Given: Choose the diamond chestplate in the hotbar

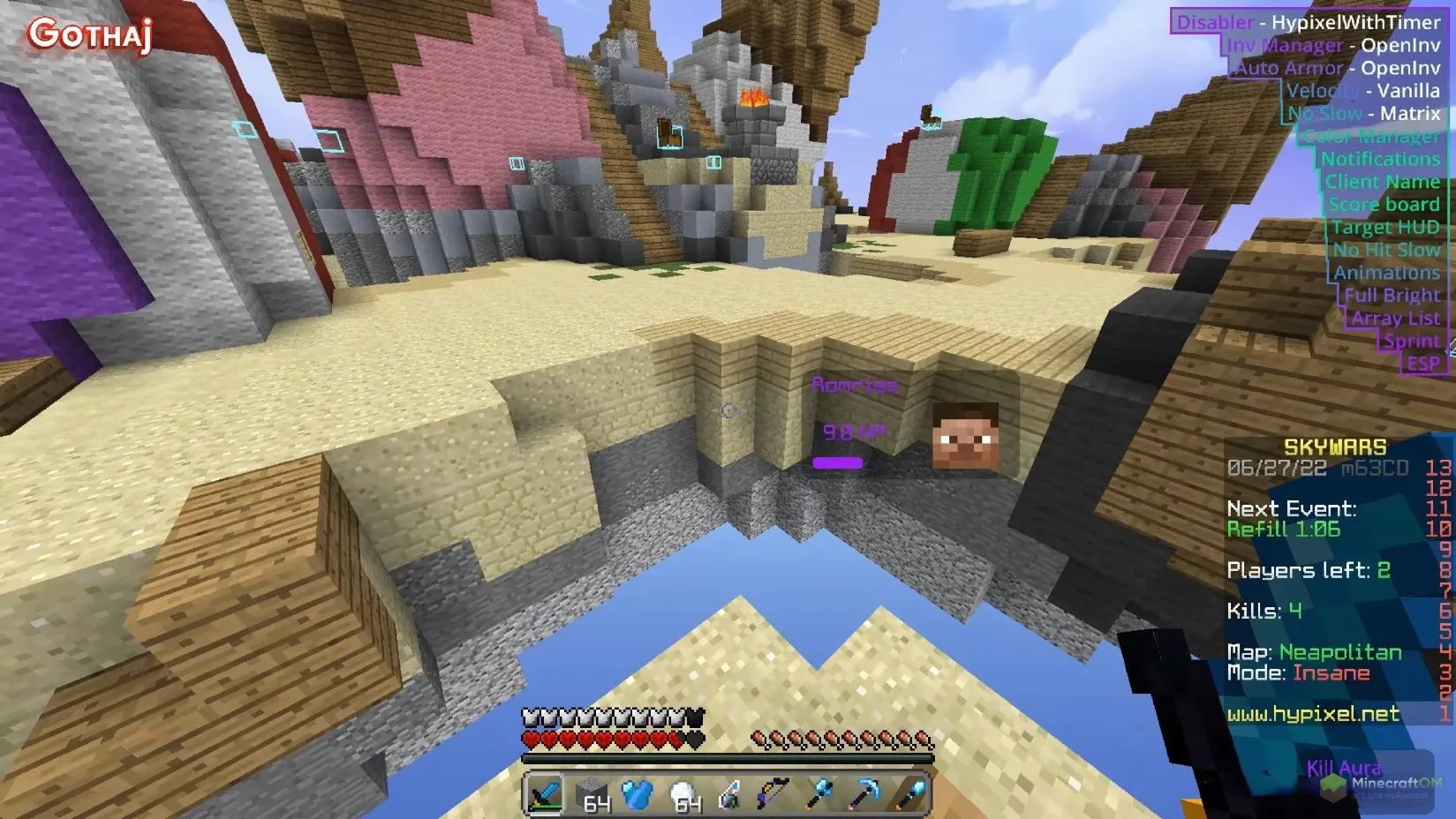Looking at the screenshot, I should [x=637, y=794].
